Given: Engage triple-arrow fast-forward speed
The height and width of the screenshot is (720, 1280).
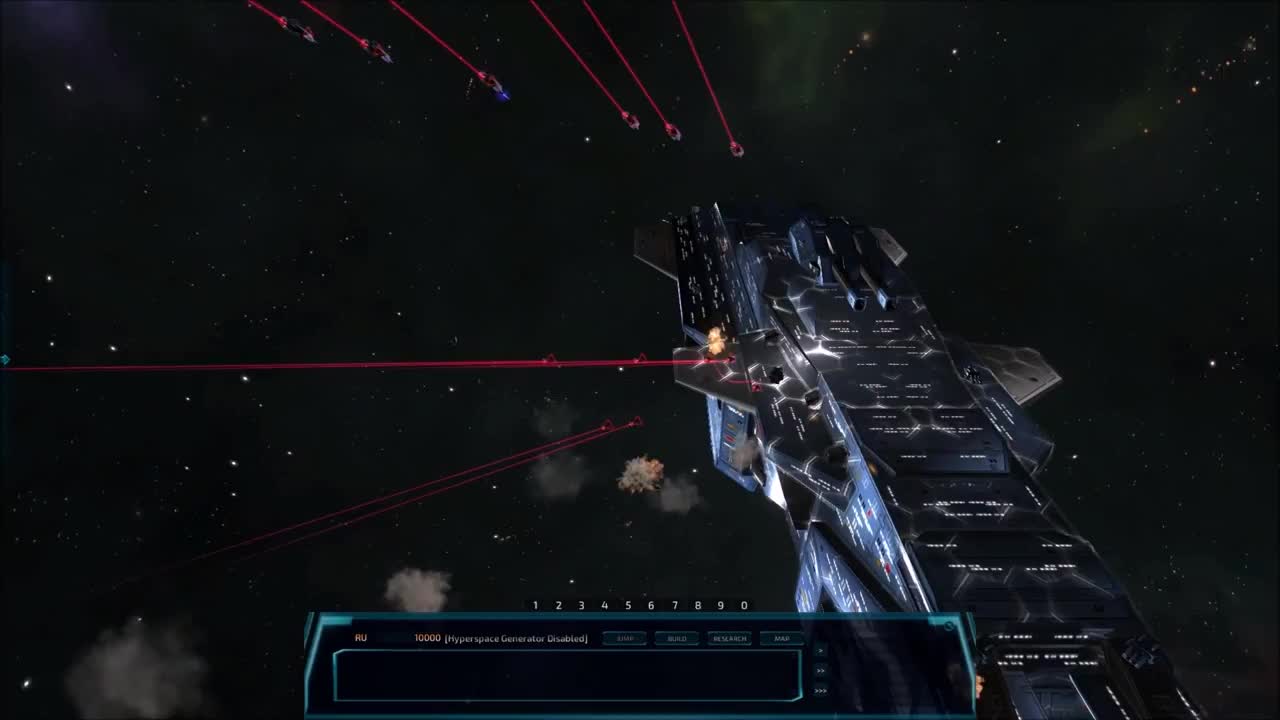Looking at the screenshot, I should pyautogui.click(x=821, y=690).
